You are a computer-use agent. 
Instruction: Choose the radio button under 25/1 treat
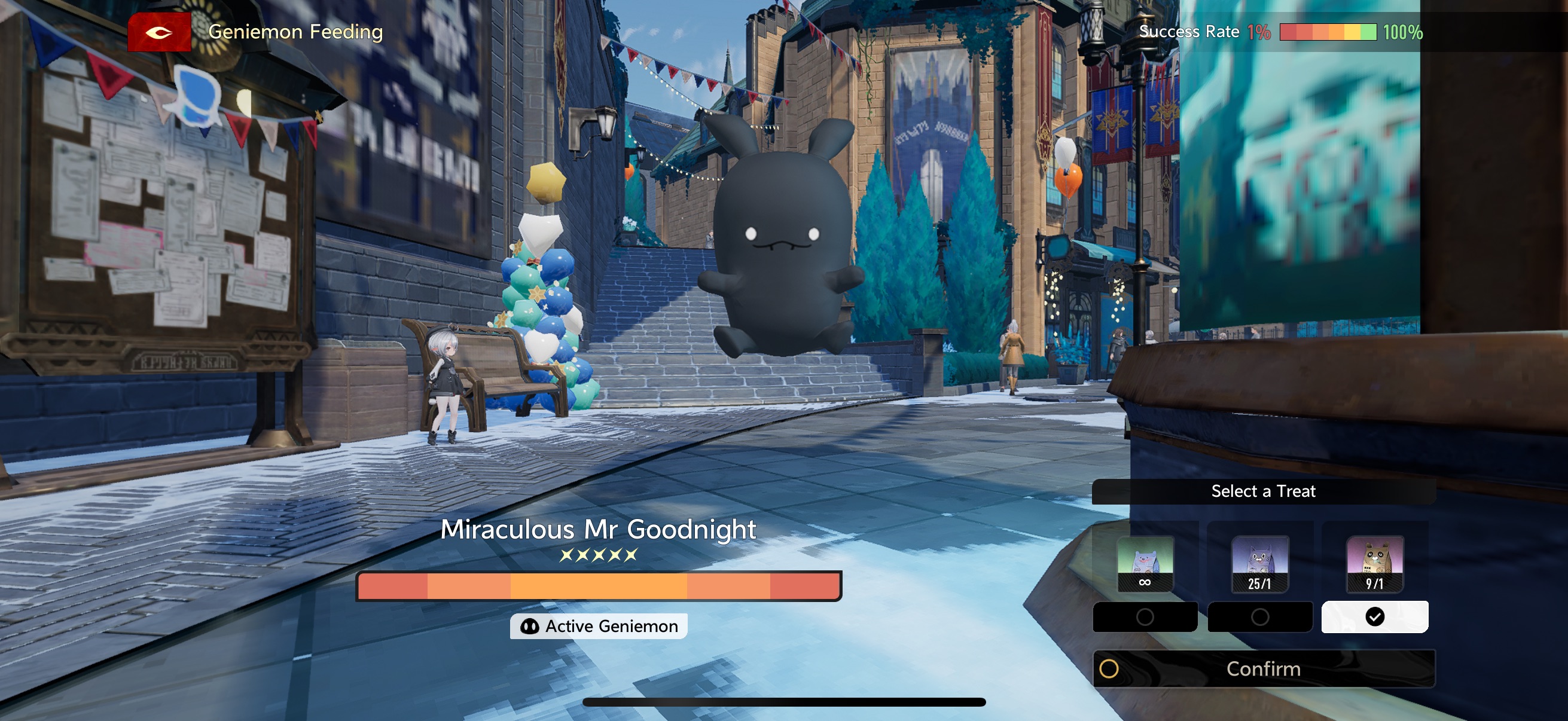(x=1259, y=617)
